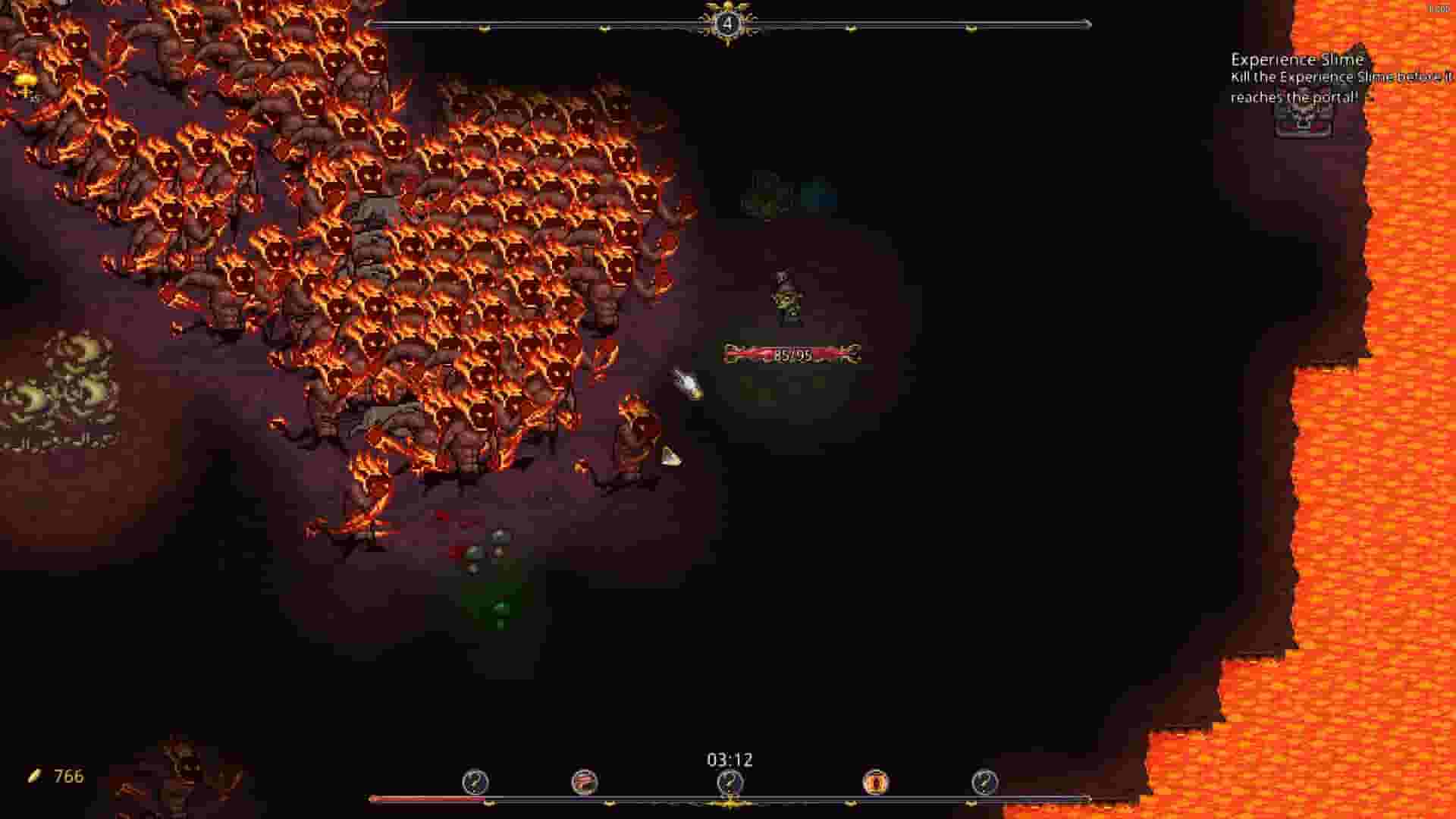1456x819 pixels.
Task: Select the middle question mark timeline icon
Action: click(x=728, y=783)
